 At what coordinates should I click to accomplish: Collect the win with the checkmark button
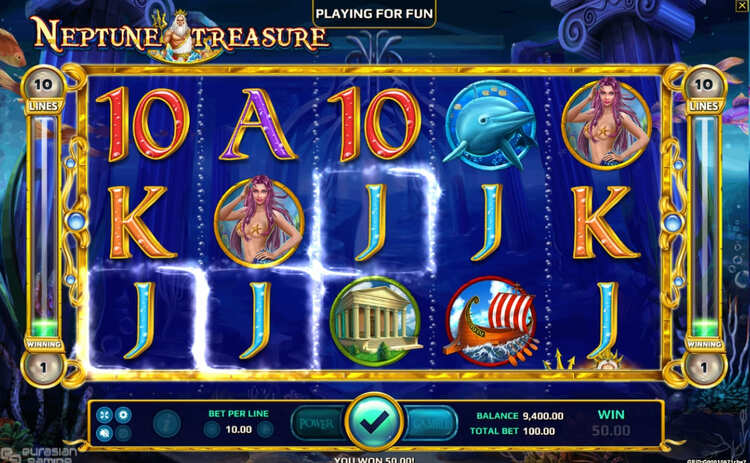tap(375, 423)
